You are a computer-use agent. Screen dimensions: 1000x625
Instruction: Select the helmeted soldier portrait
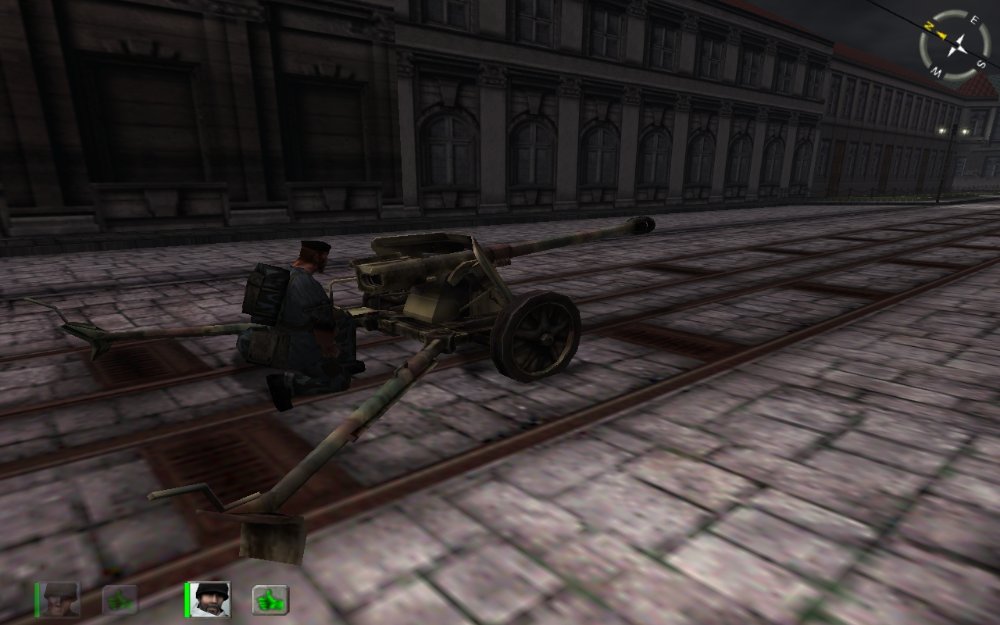pos(62,599)
